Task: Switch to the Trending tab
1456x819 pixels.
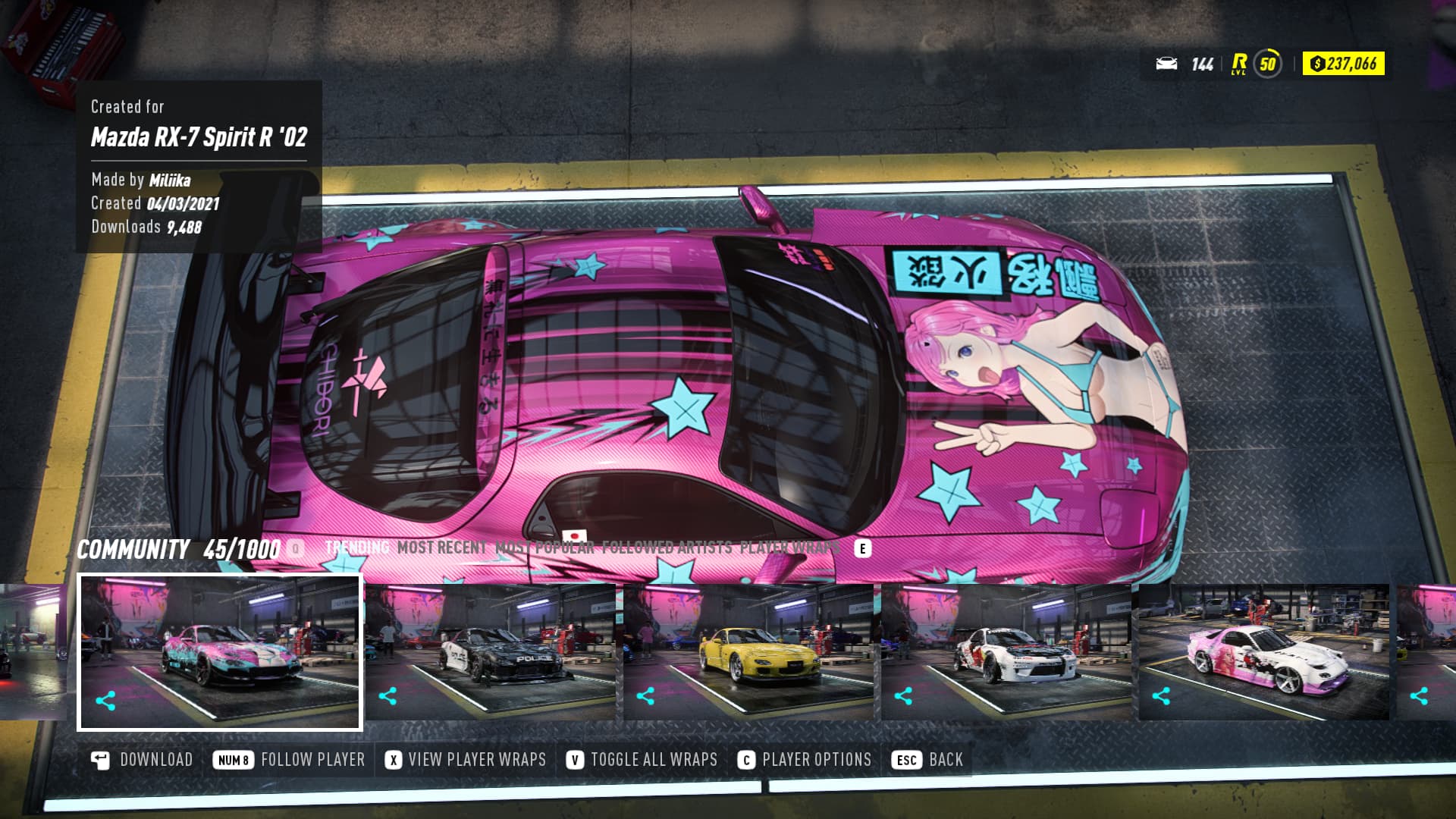Action: [357, 548]
